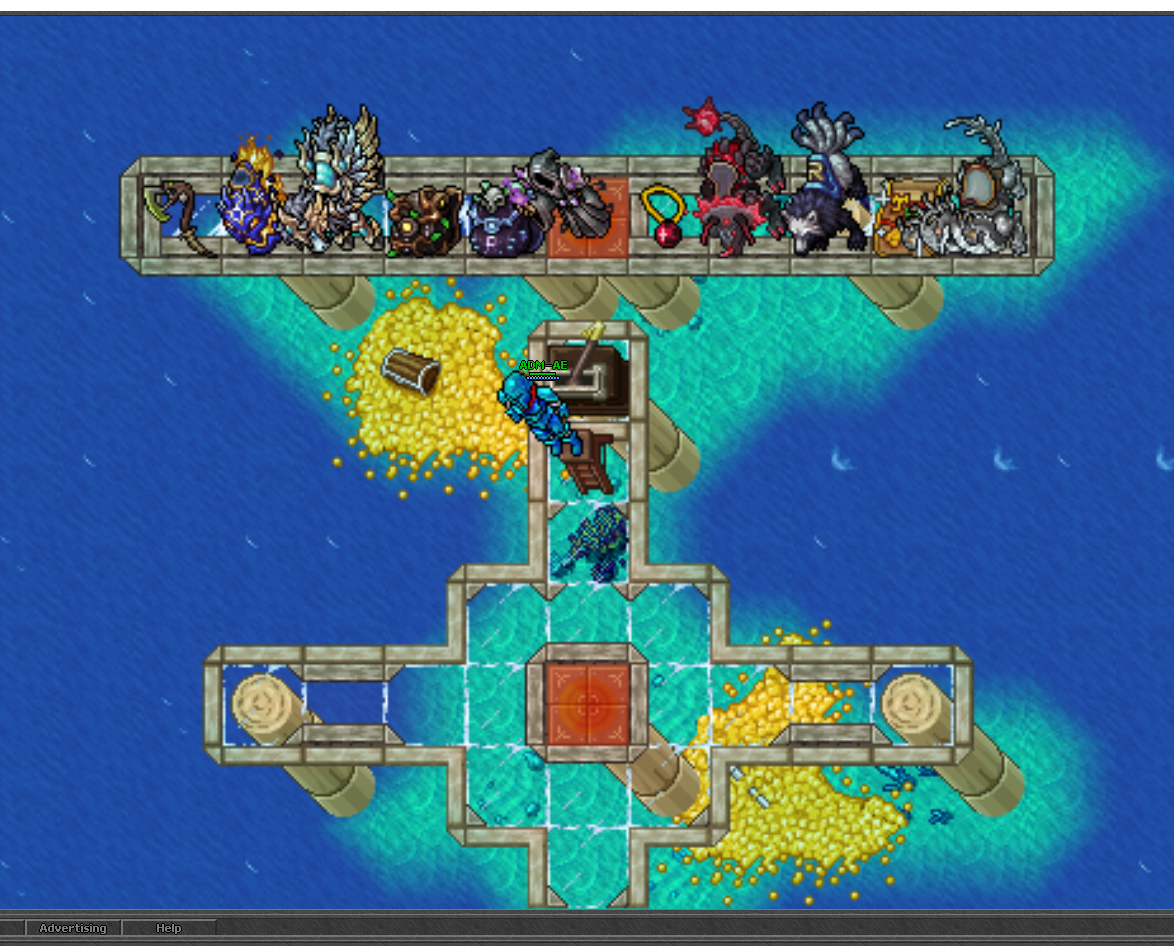Viewport: 1174px width, 946px height.
Task: Open the Help chat tab
Action: (168, 928)
